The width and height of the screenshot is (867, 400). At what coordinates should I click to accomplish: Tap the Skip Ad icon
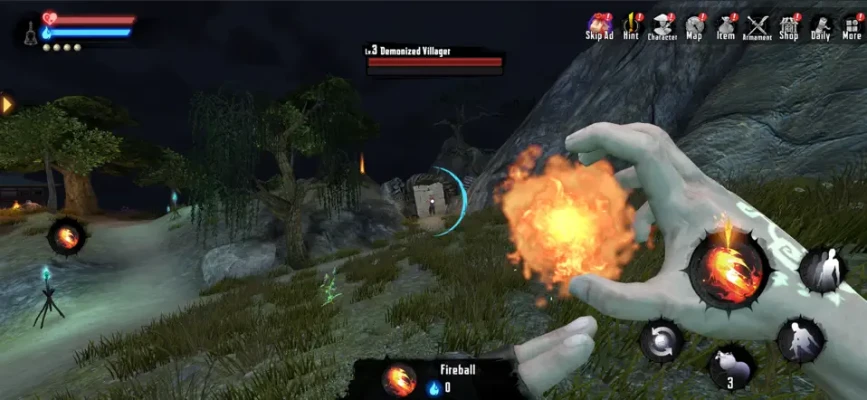599,26
